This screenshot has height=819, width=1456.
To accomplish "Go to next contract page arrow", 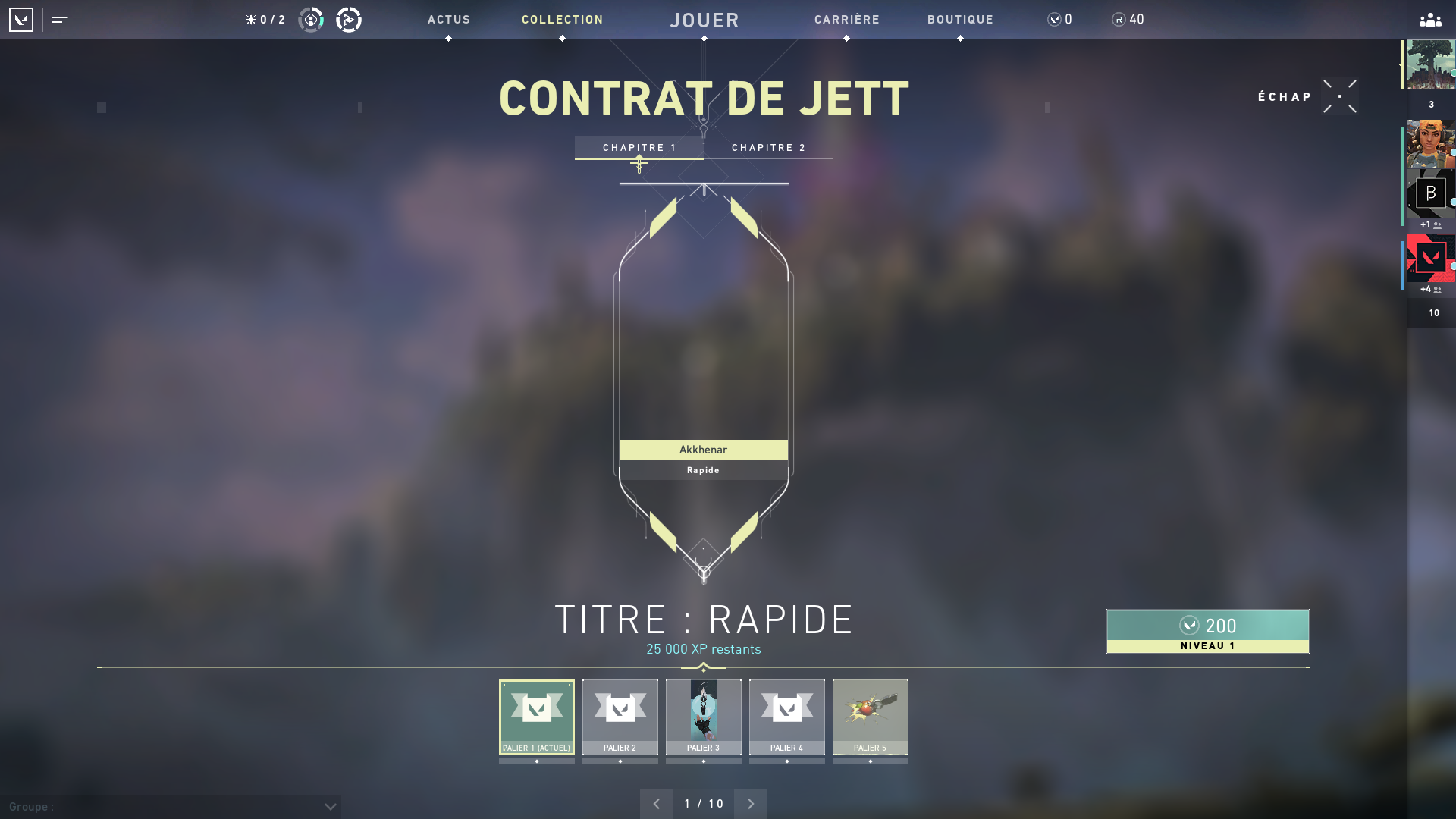I will pyautogui.click(x=751, y=803).
